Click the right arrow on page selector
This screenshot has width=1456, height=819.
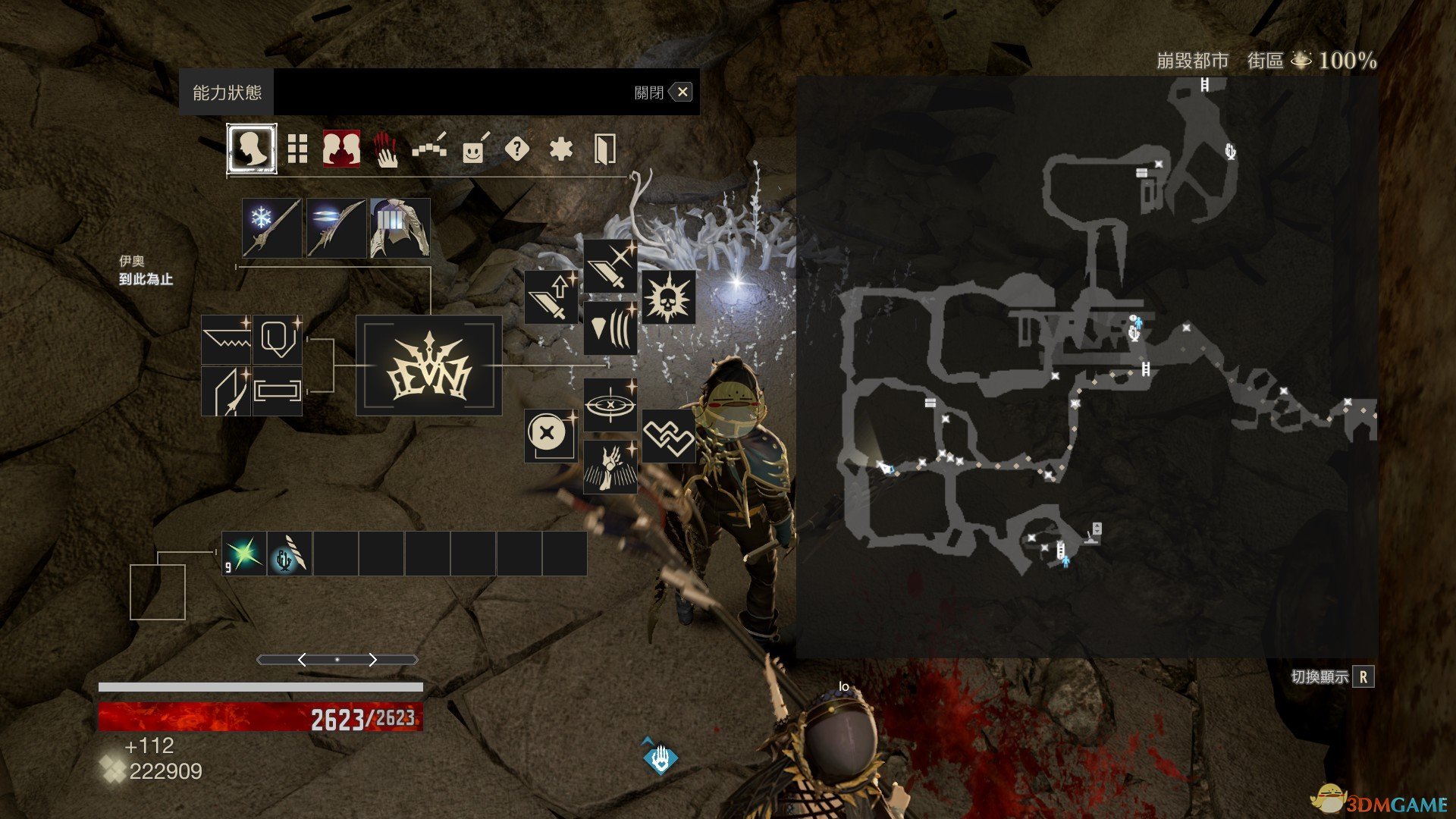click(372, 660)
